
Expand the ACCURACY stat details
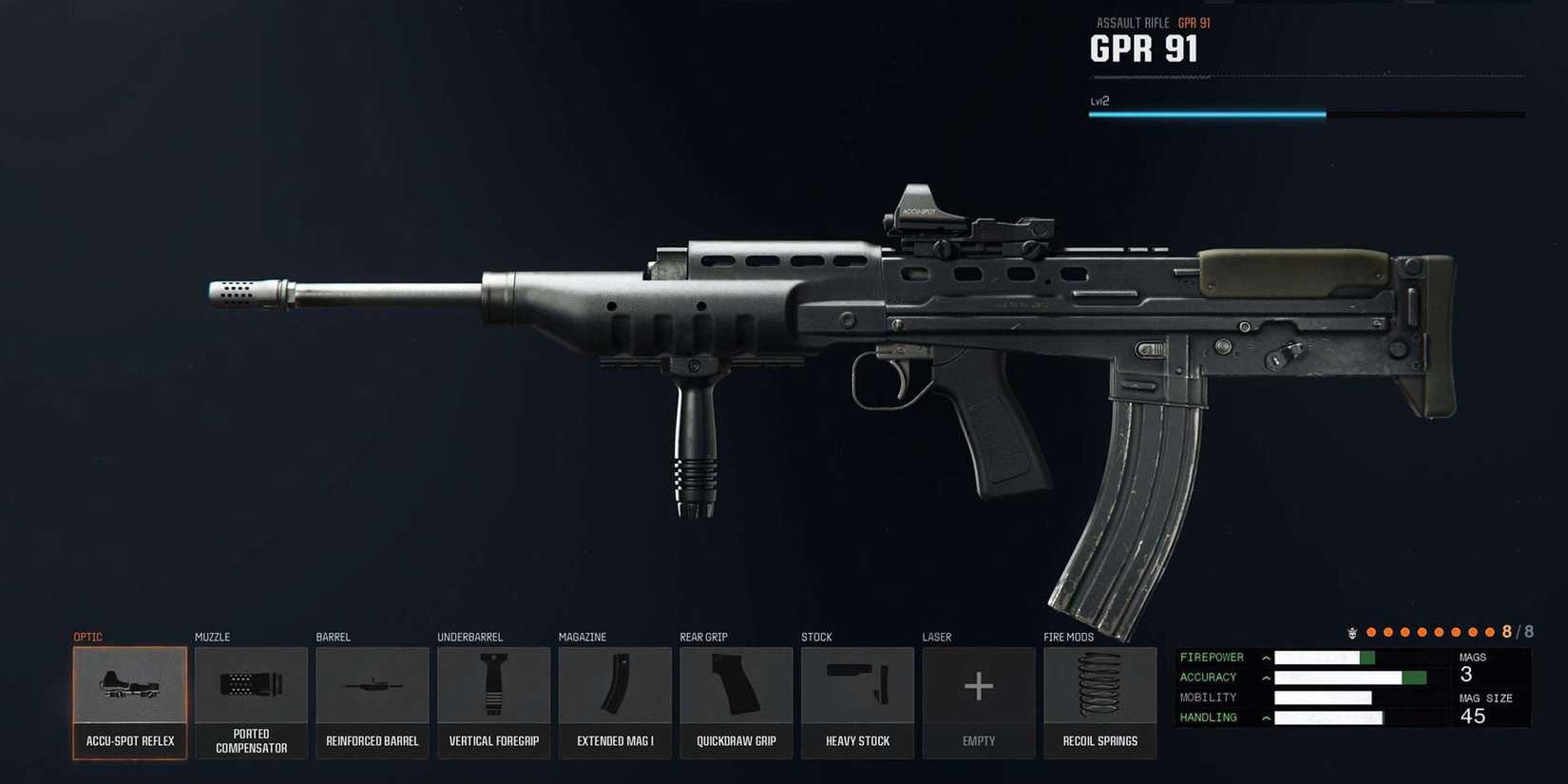tap(1265, 677)
